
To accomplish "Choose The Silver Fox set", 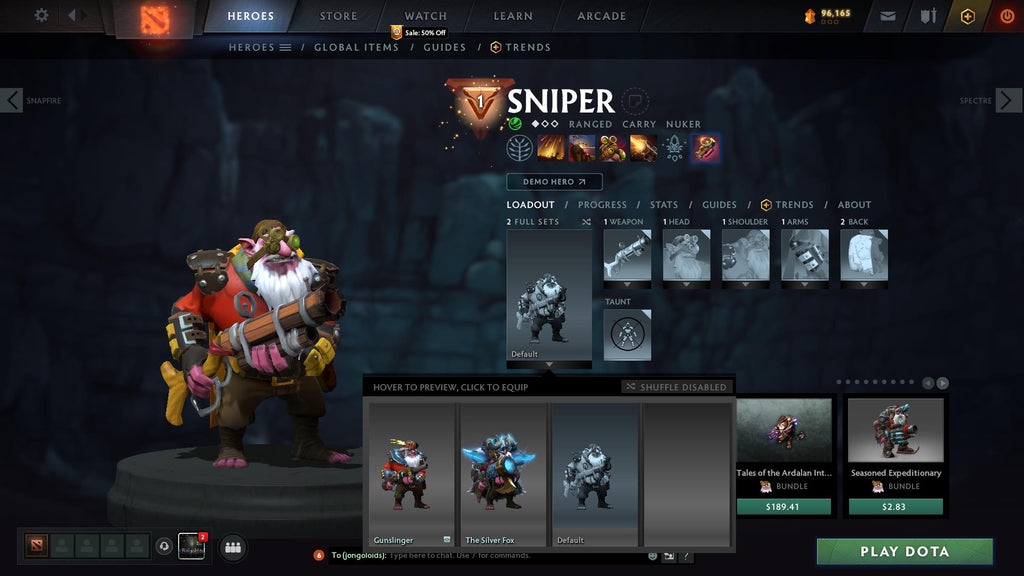I will [504, 473].
